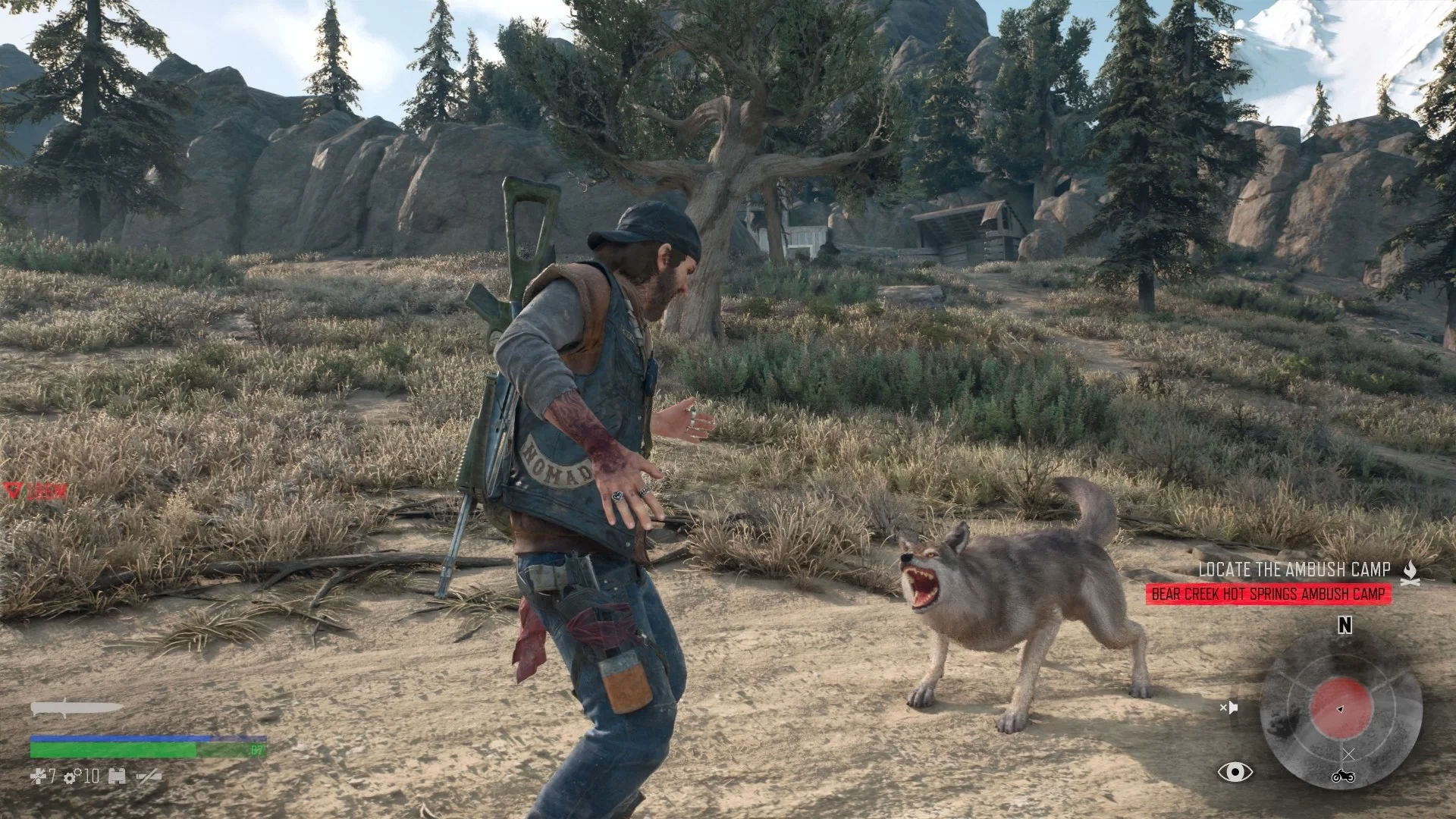Screen dimensions: 1456x819
Task: Choose the binoculars icon
Action: 116,776
